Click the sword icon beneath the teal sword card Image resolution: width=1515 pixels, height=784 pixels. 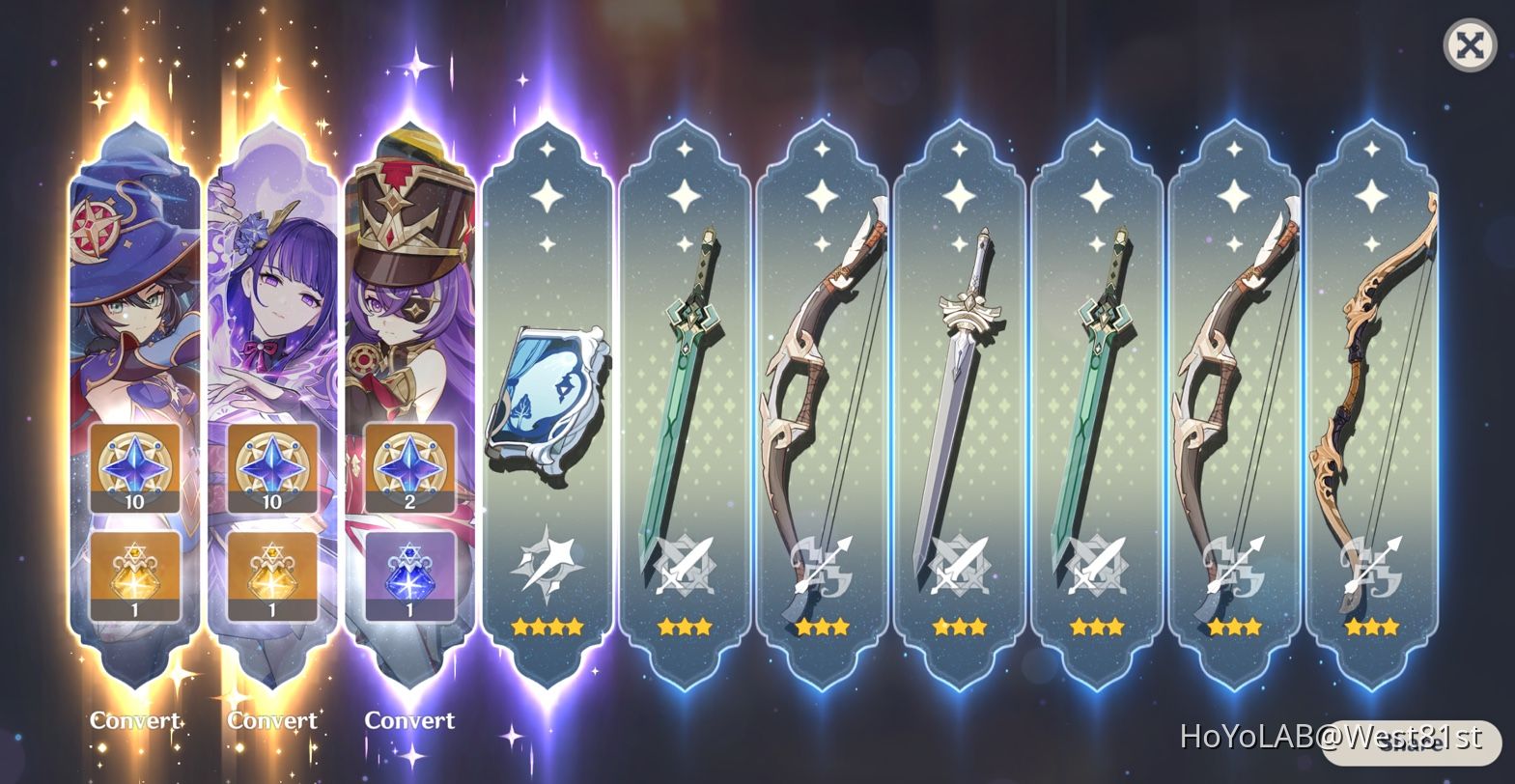[1096, 566]
